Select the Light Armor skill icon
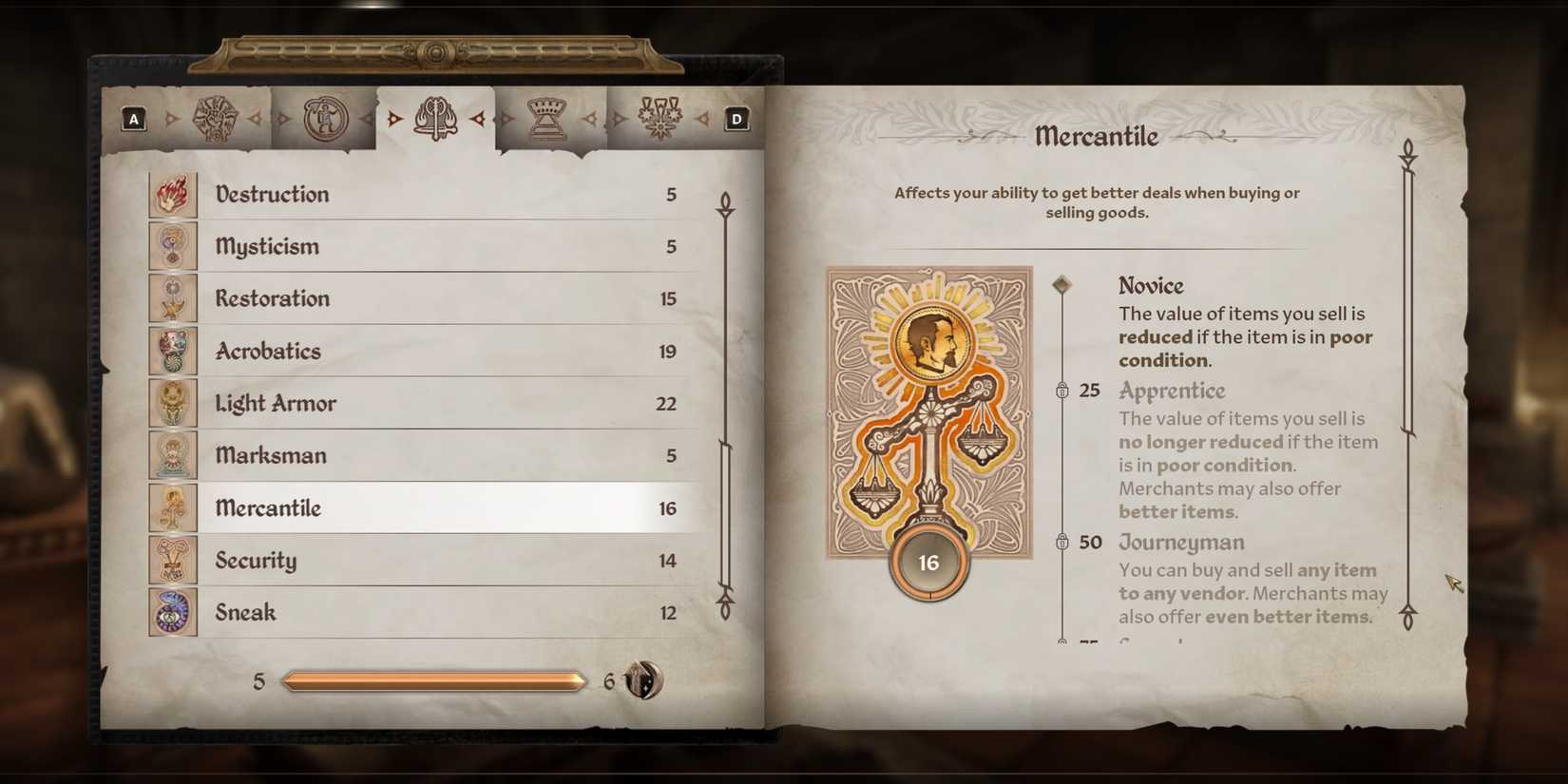Viewport: 1568px width, 784px height. (x=172, y=403)
